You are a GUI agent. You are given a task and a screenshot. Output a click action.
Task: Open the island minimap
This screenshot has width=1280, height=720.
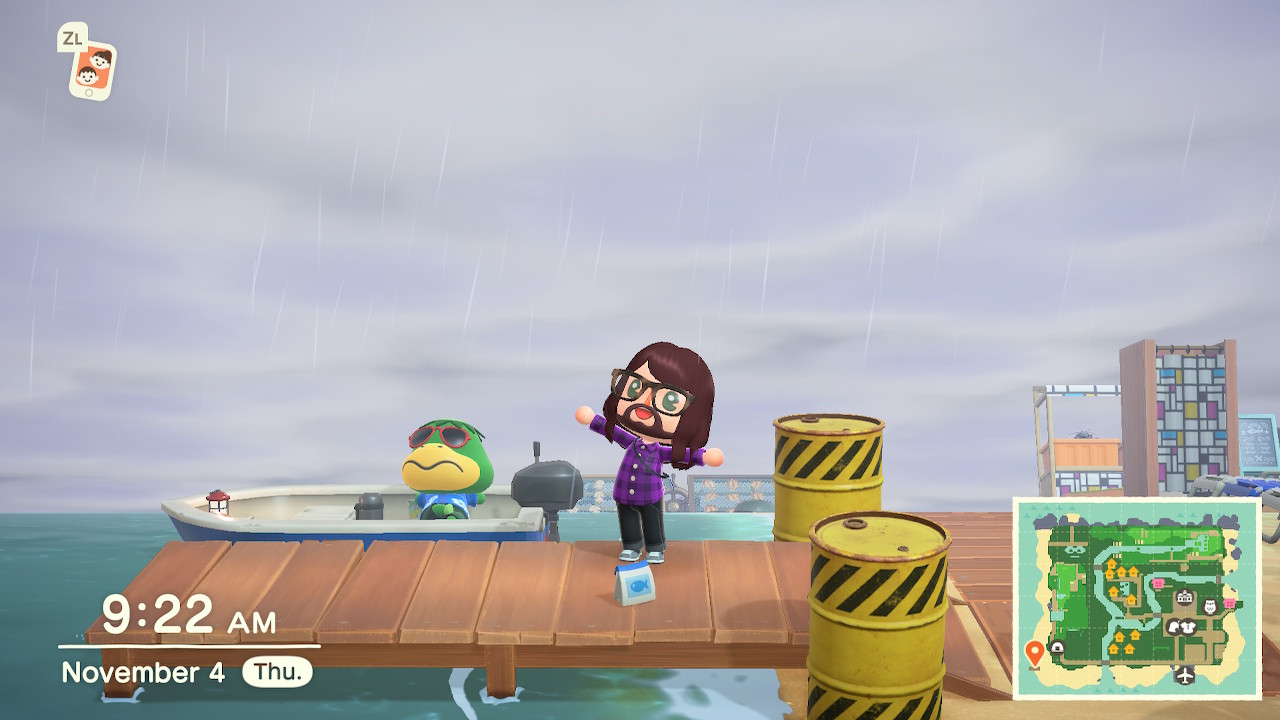point(1137,598)
